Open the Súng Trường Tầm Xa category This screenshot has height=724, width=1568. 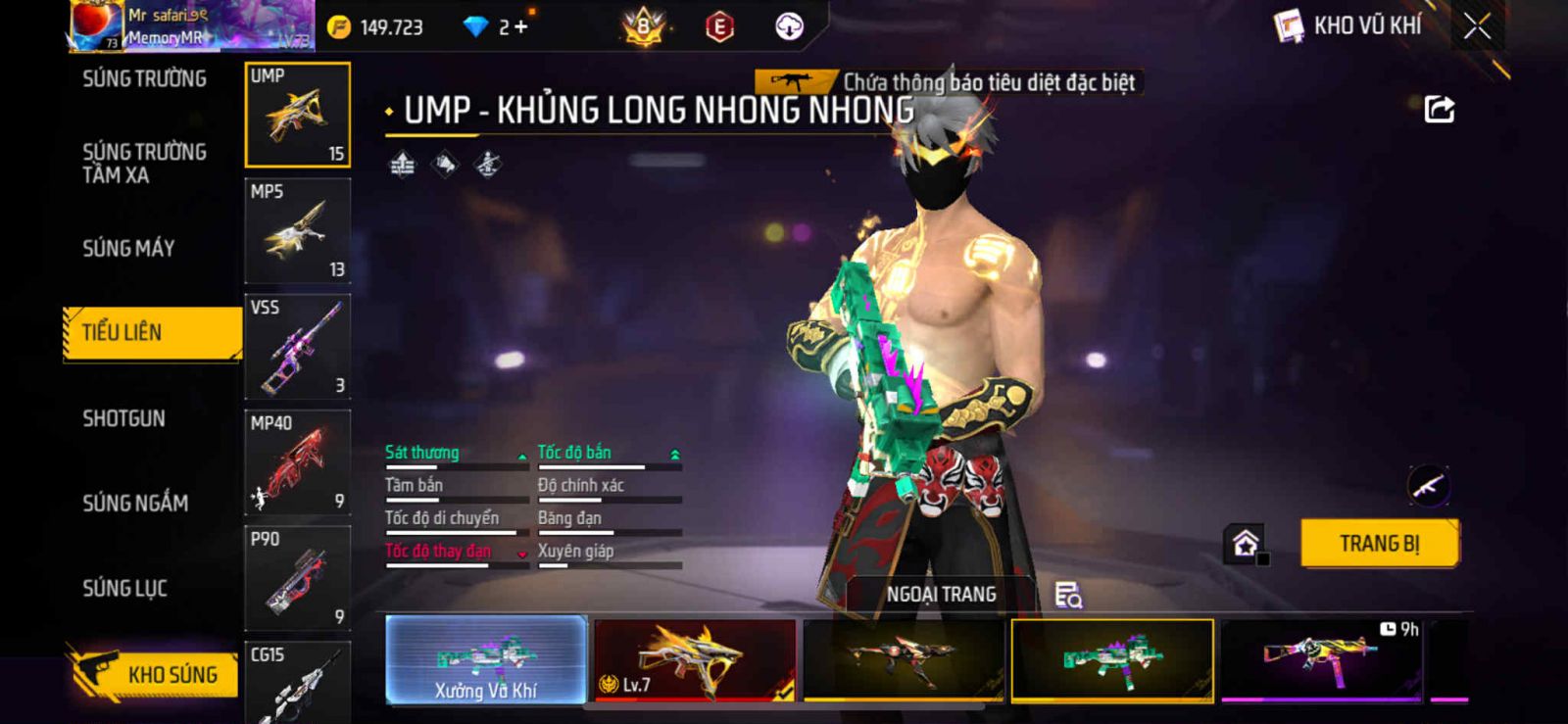[x=144, y=164]
